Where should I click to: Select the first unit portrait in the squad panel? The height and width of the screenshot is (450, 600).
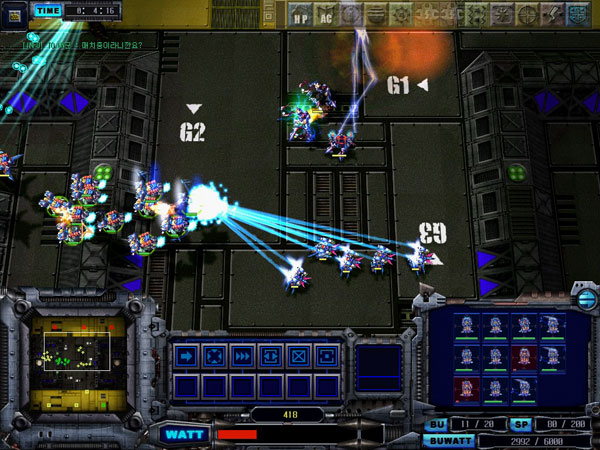[x=467, y=323]
